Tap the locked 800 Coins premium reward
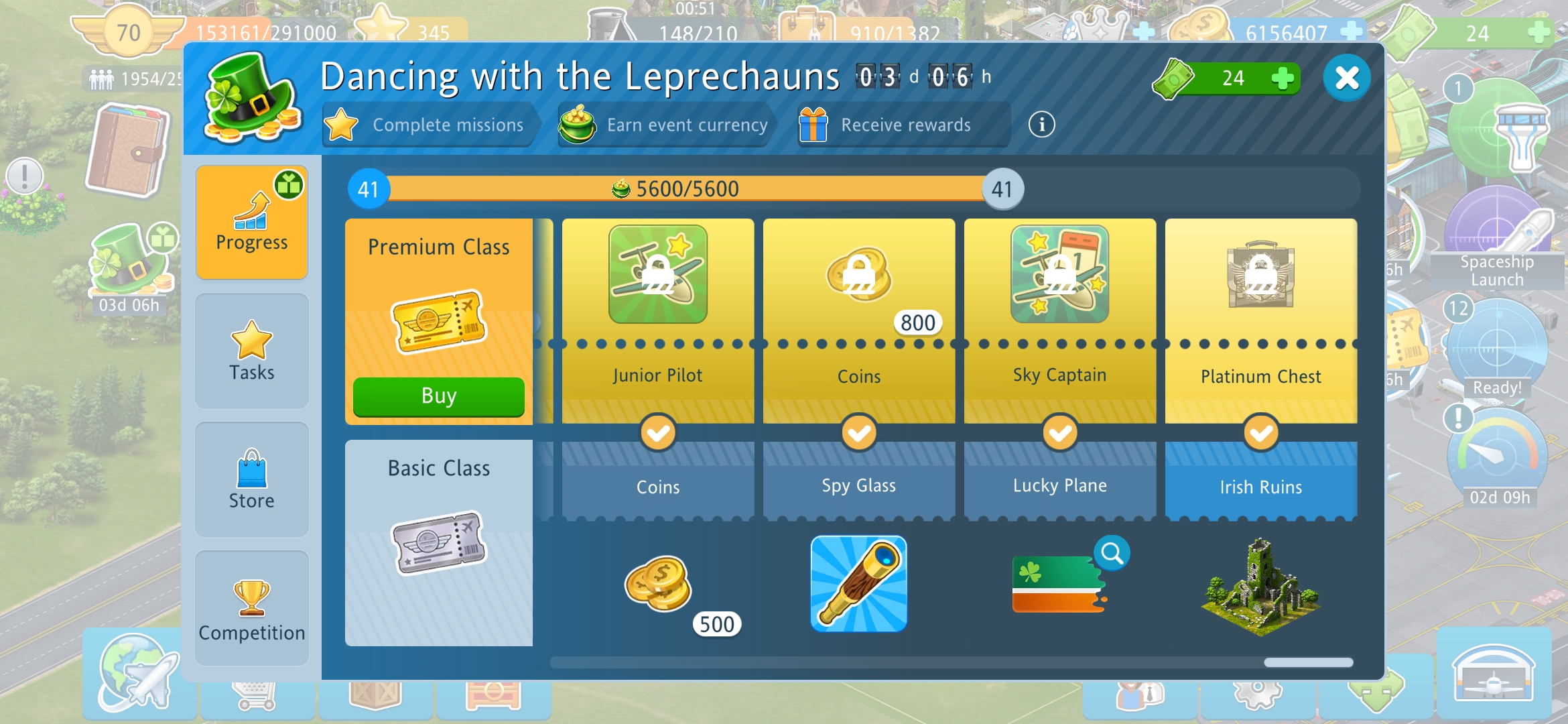 click(858, 275)
